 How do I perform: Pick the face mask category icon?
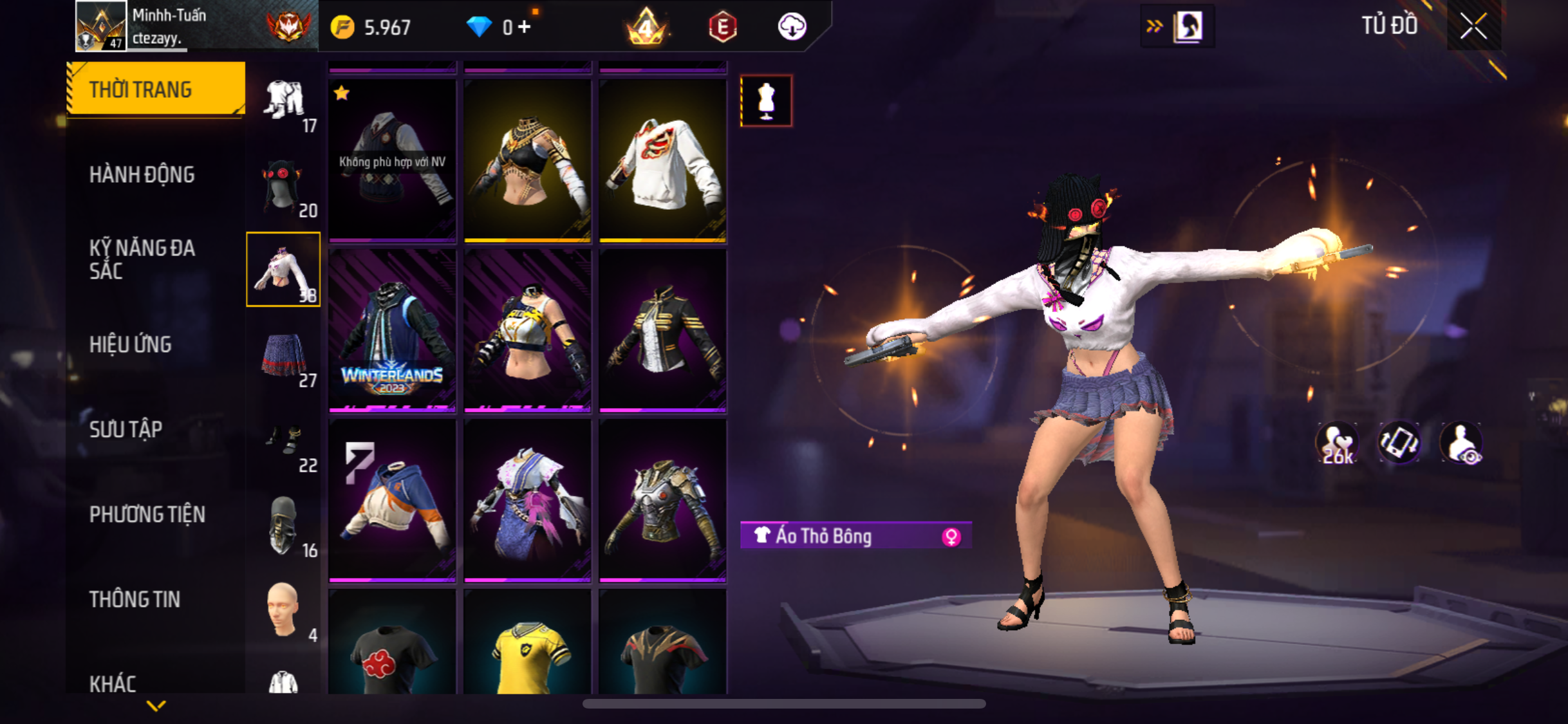(284, 526)
